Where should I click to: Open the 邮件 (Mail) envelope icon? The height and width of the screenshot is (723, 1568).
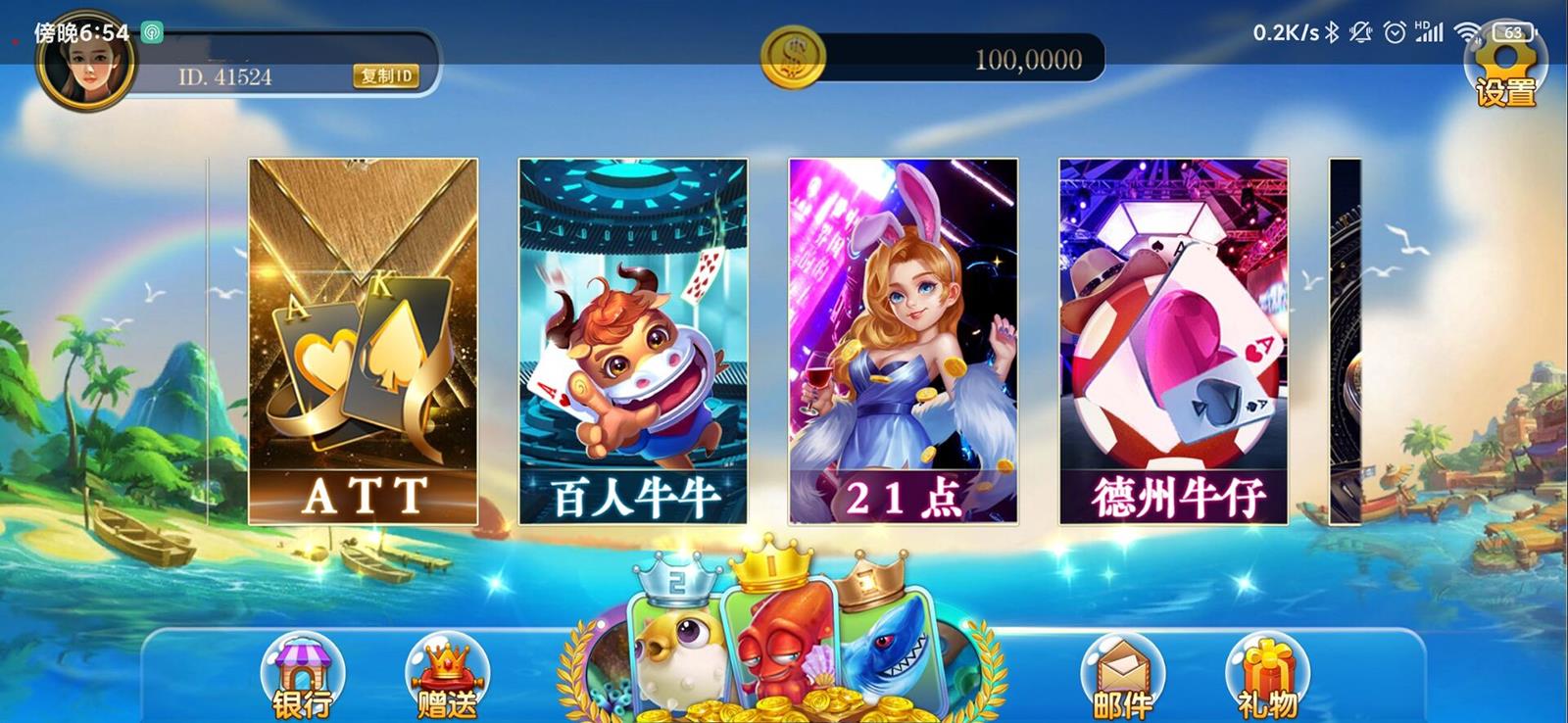click(x=1122, y=676)
